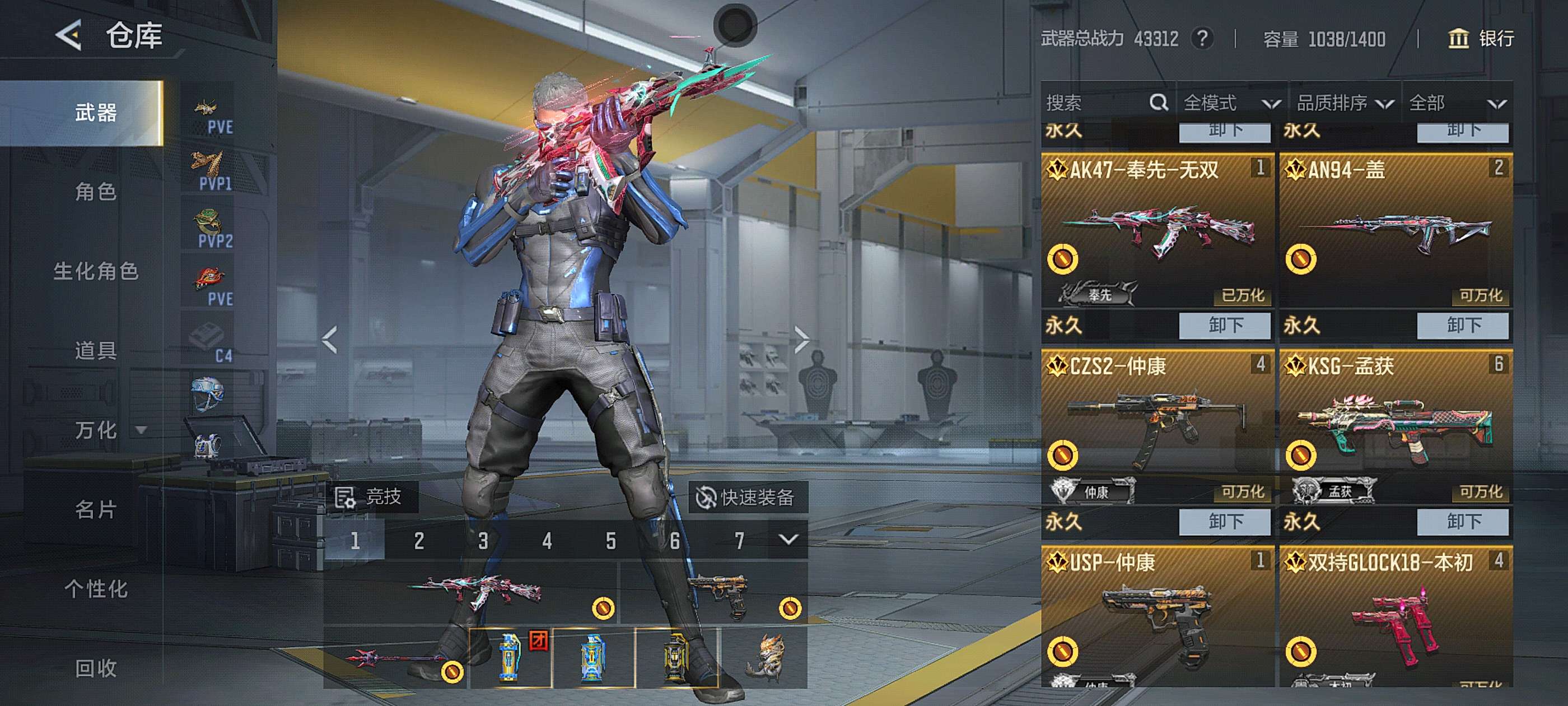Open the 生化角色 category
The height and width of the screenshot is (706, 1568).
click(x=96, y=271)
